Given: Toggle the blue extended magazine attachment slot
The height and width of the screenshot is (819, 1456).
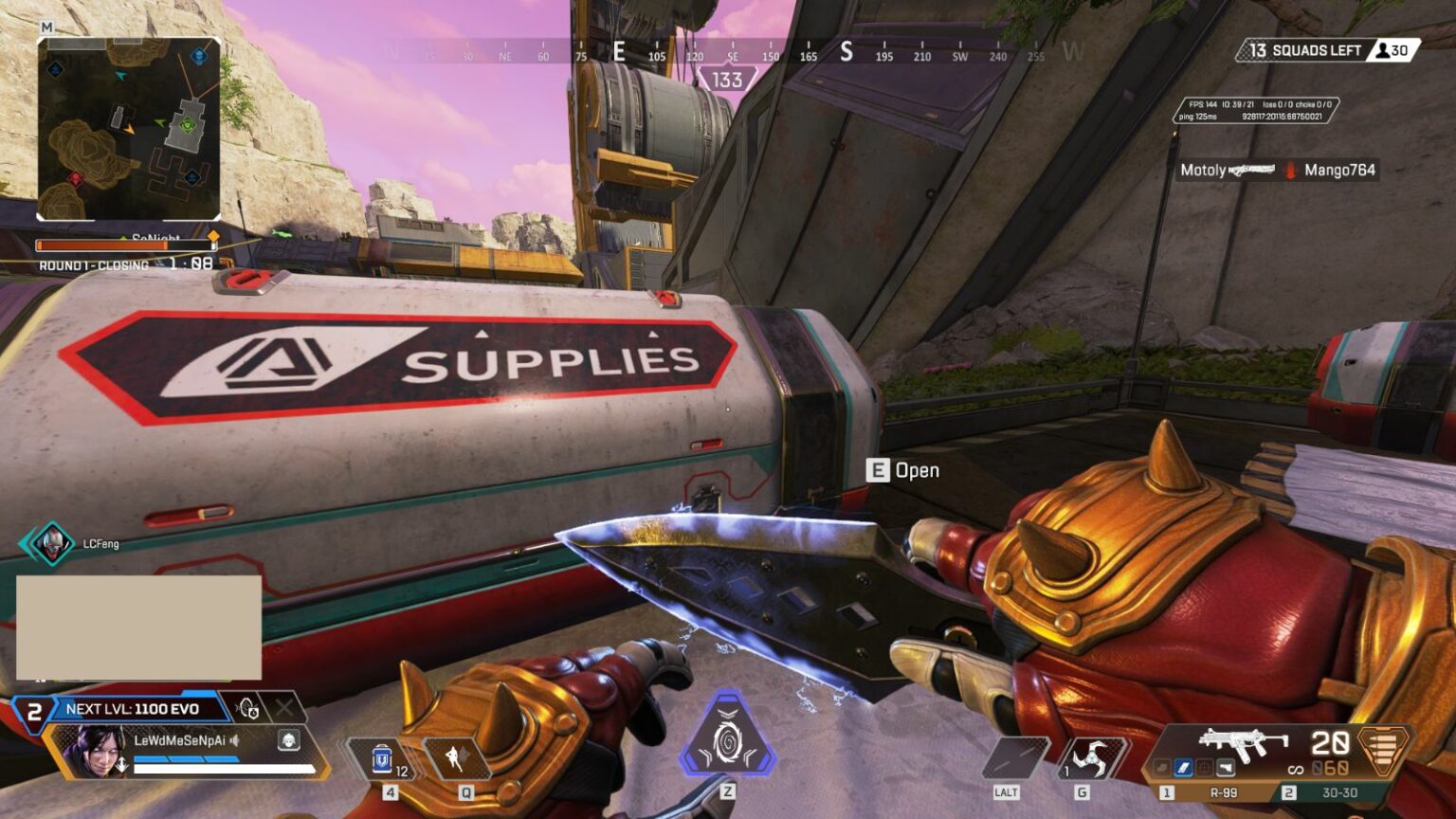Looking at the screenshot, I should click(1183, 770).
